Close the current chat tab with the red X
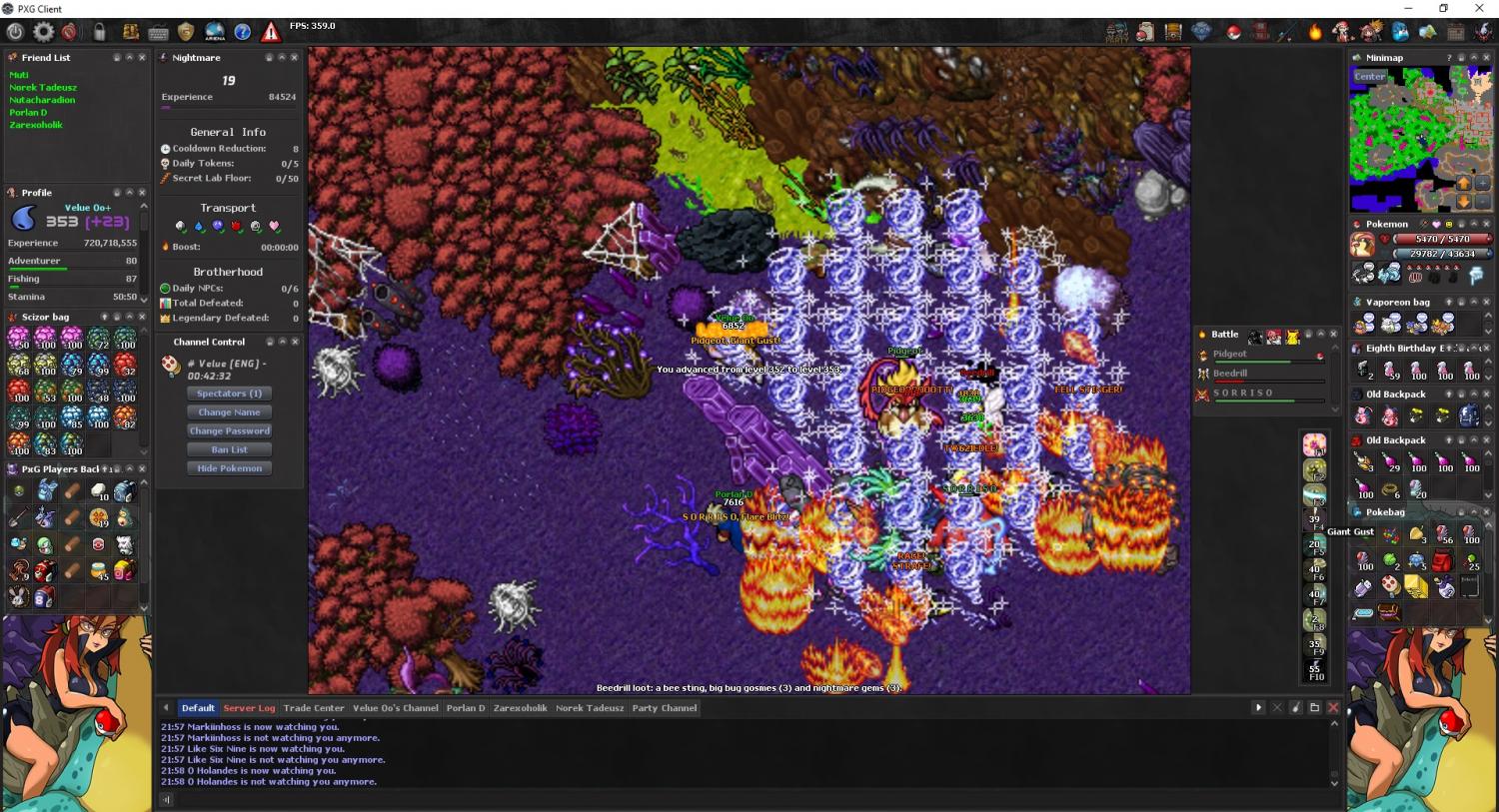 (1333, 707)
